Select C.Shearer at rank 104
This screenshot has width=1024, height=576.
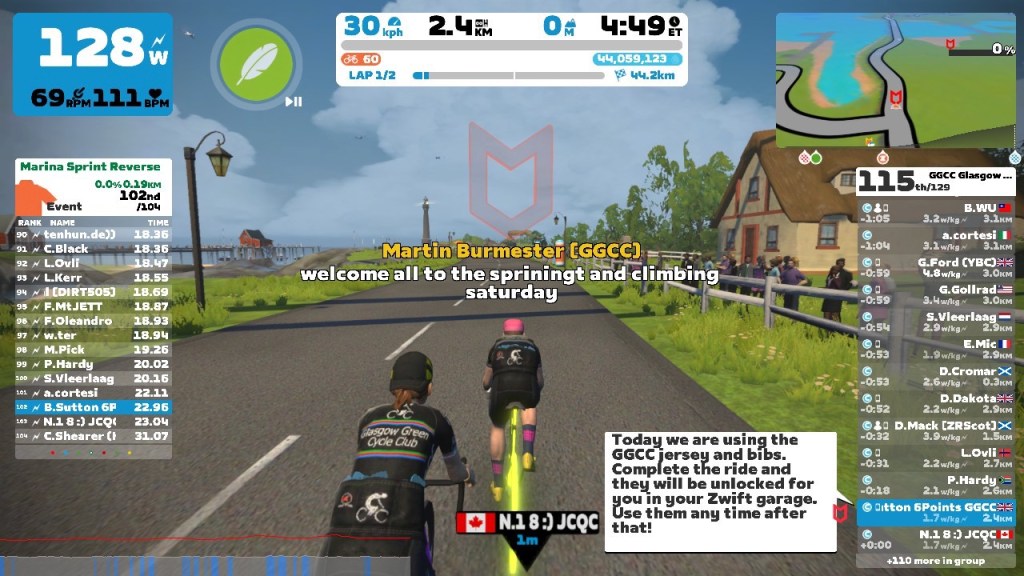point(94,436)
